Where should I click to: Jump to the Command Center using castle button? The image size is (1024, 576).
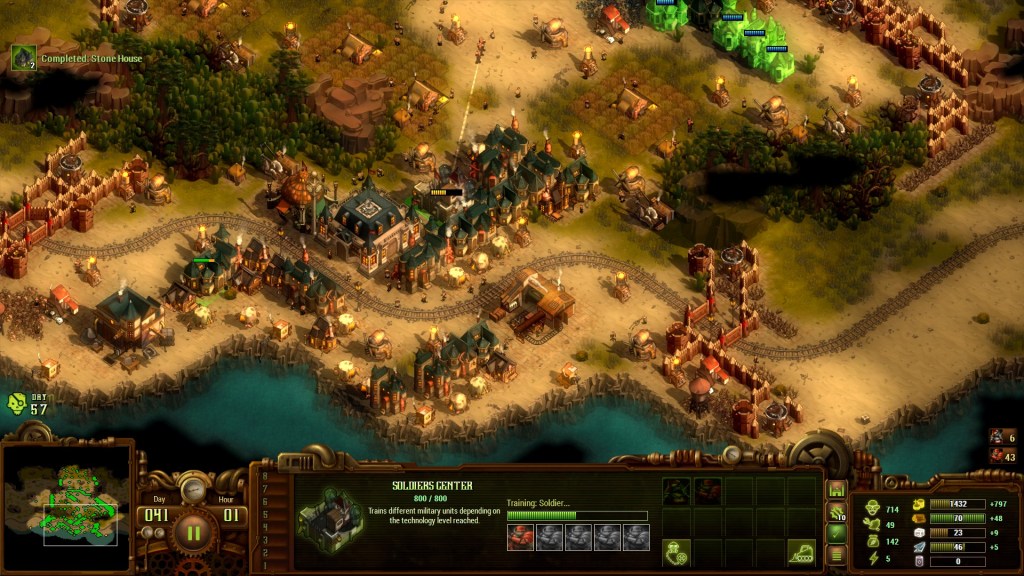click(x=837, y=490)
